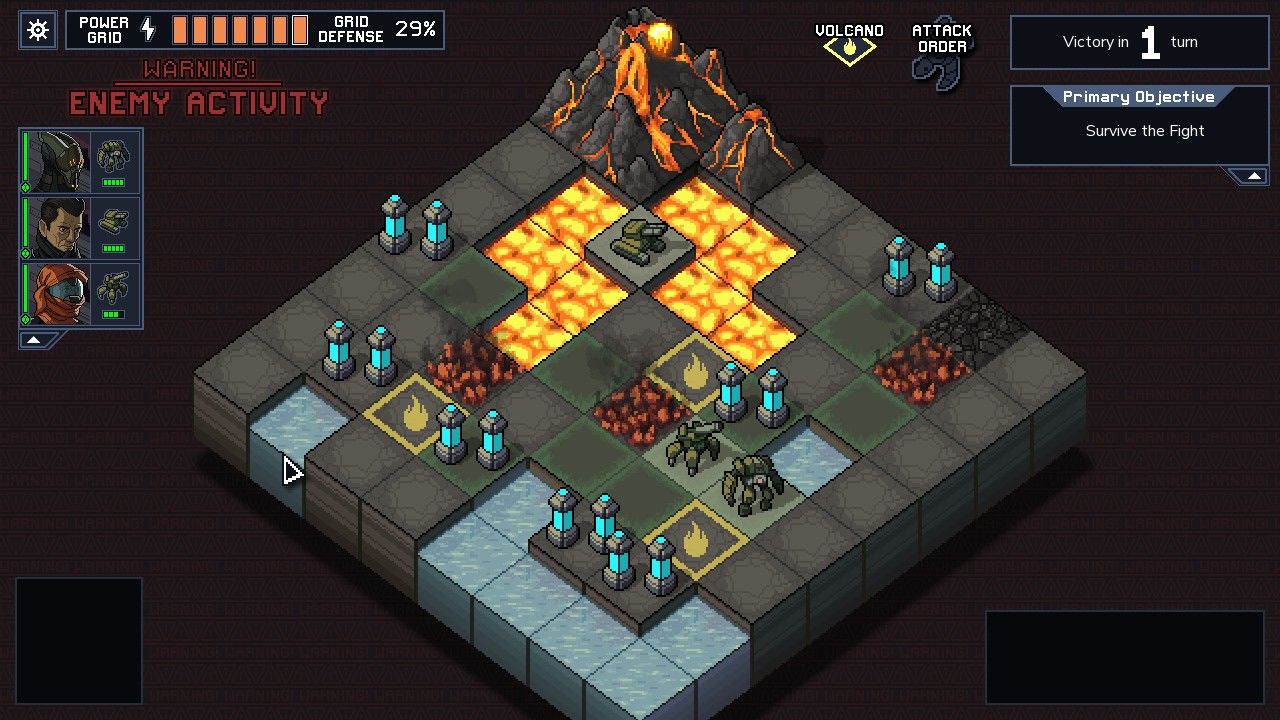This screenshot has width=1280, height=720.
Task: Select the bulky green mech unit
Action: [x=751, y=483]
